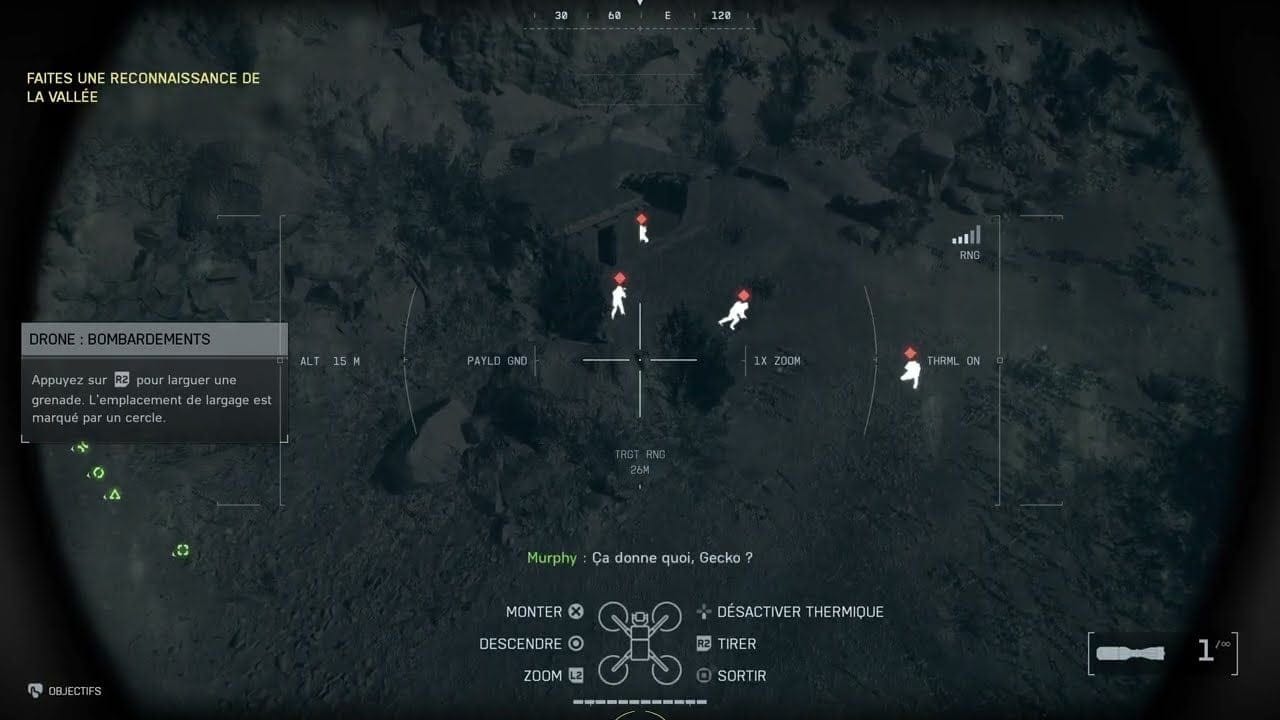Click the d-pad icon next to DÉSACTIVER THERMIQUE

(703, 611)
